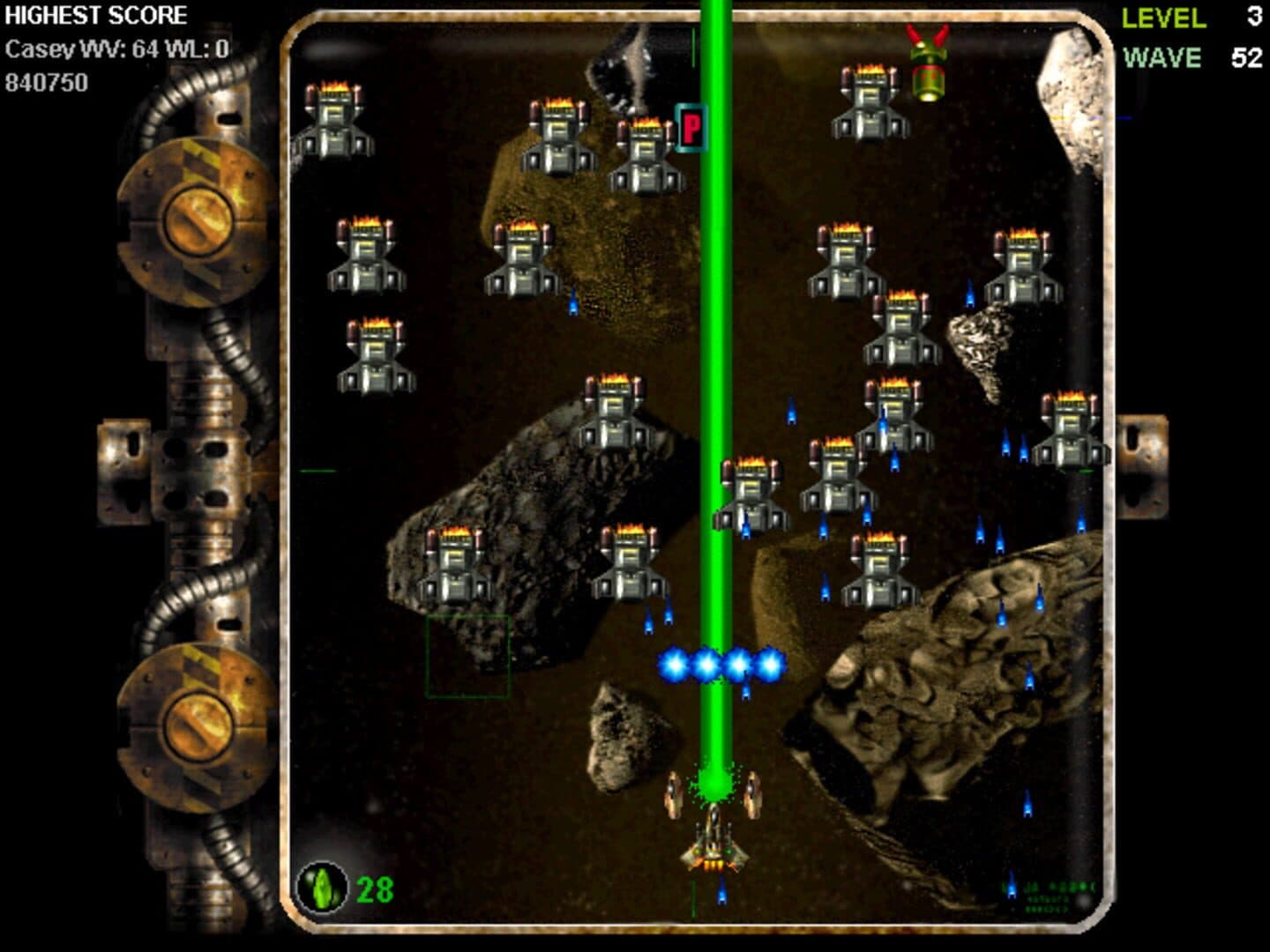Click the green missile ammo icon
Screen dimensions: 1270x952
[x=323, y=888]
